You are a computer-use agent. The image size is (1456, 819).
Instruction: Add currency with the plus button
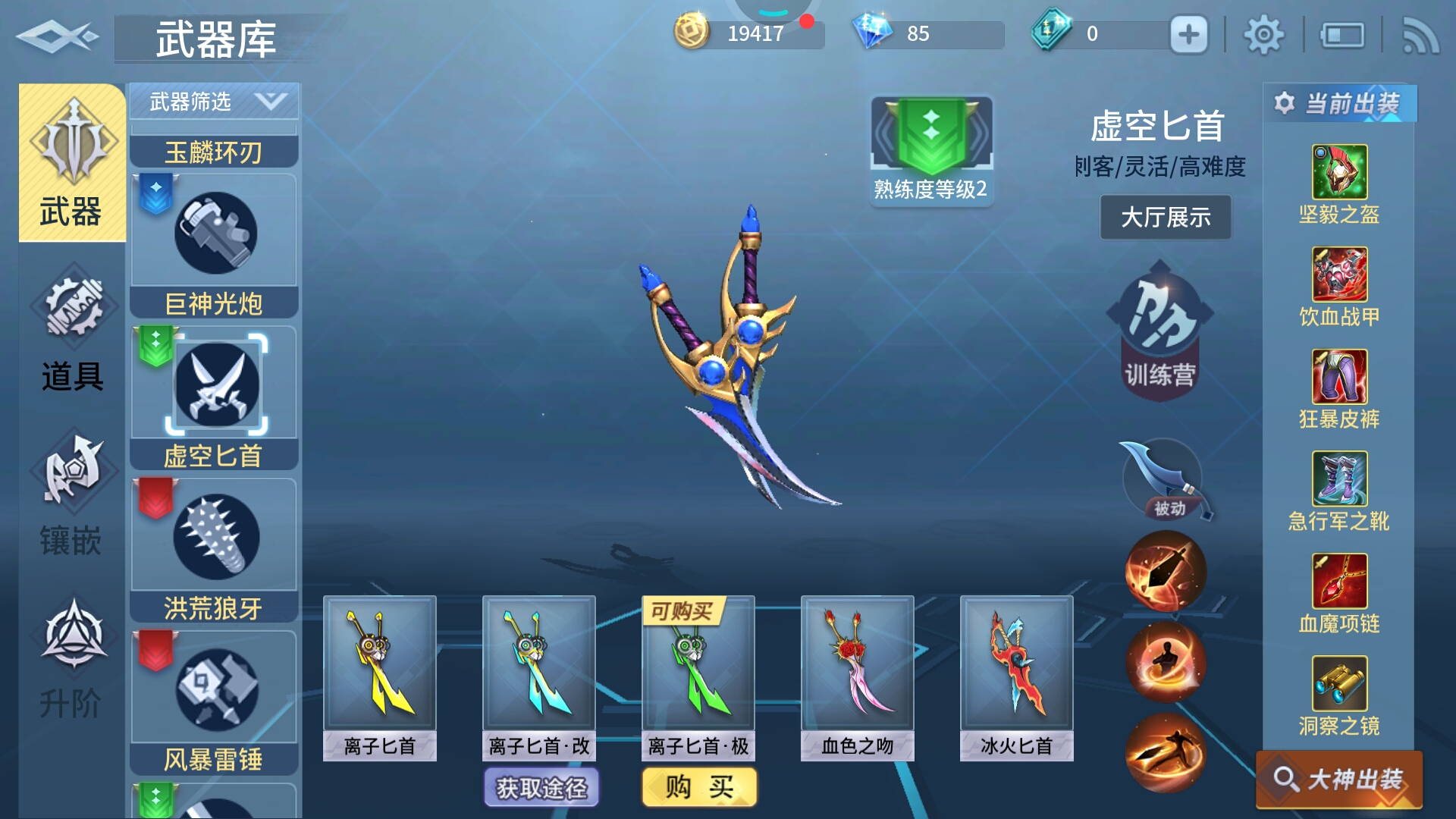[x=1188, y=34]
